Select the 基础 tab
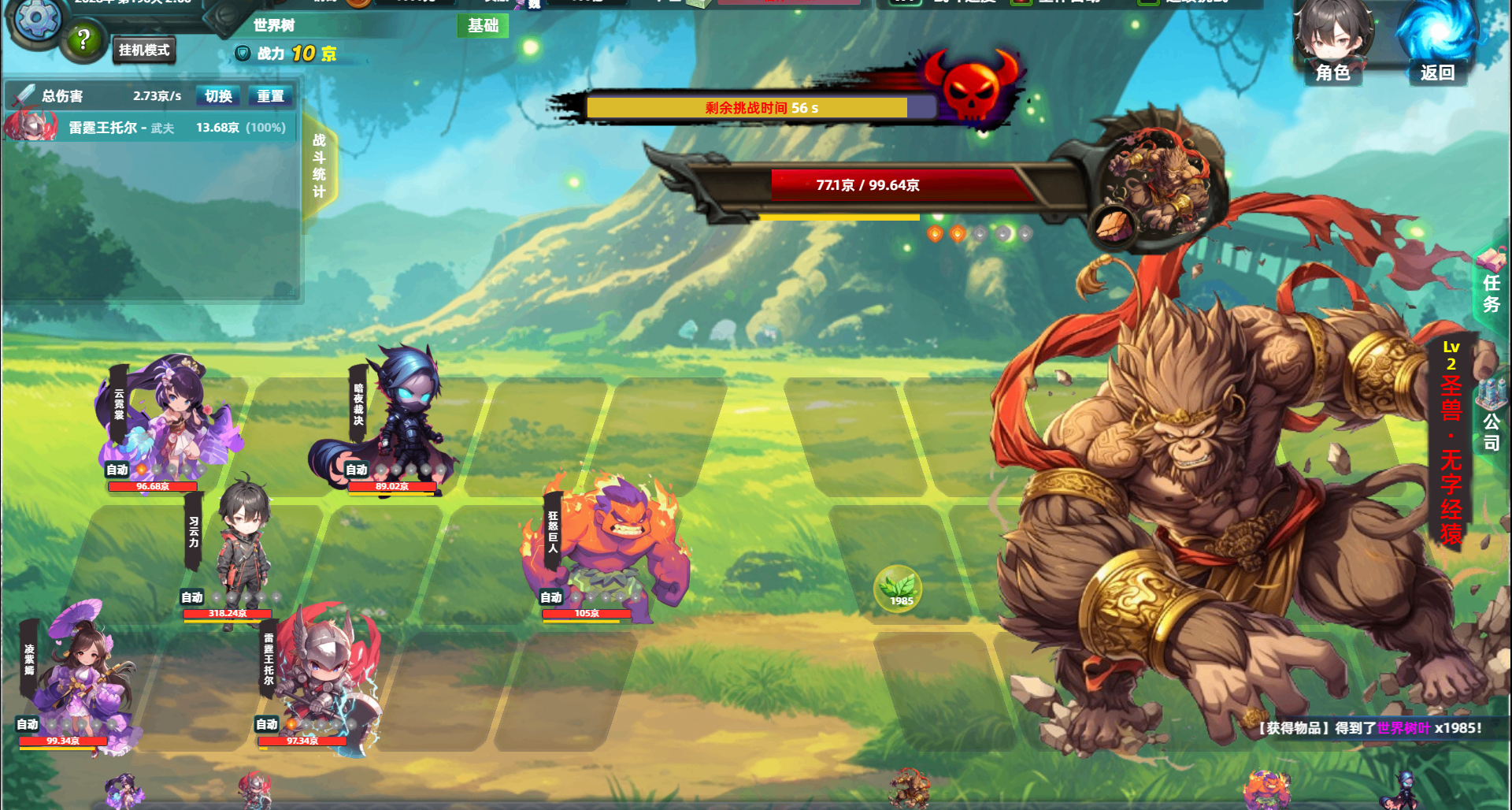1512x810 pixels. click(x=483, y=26)
